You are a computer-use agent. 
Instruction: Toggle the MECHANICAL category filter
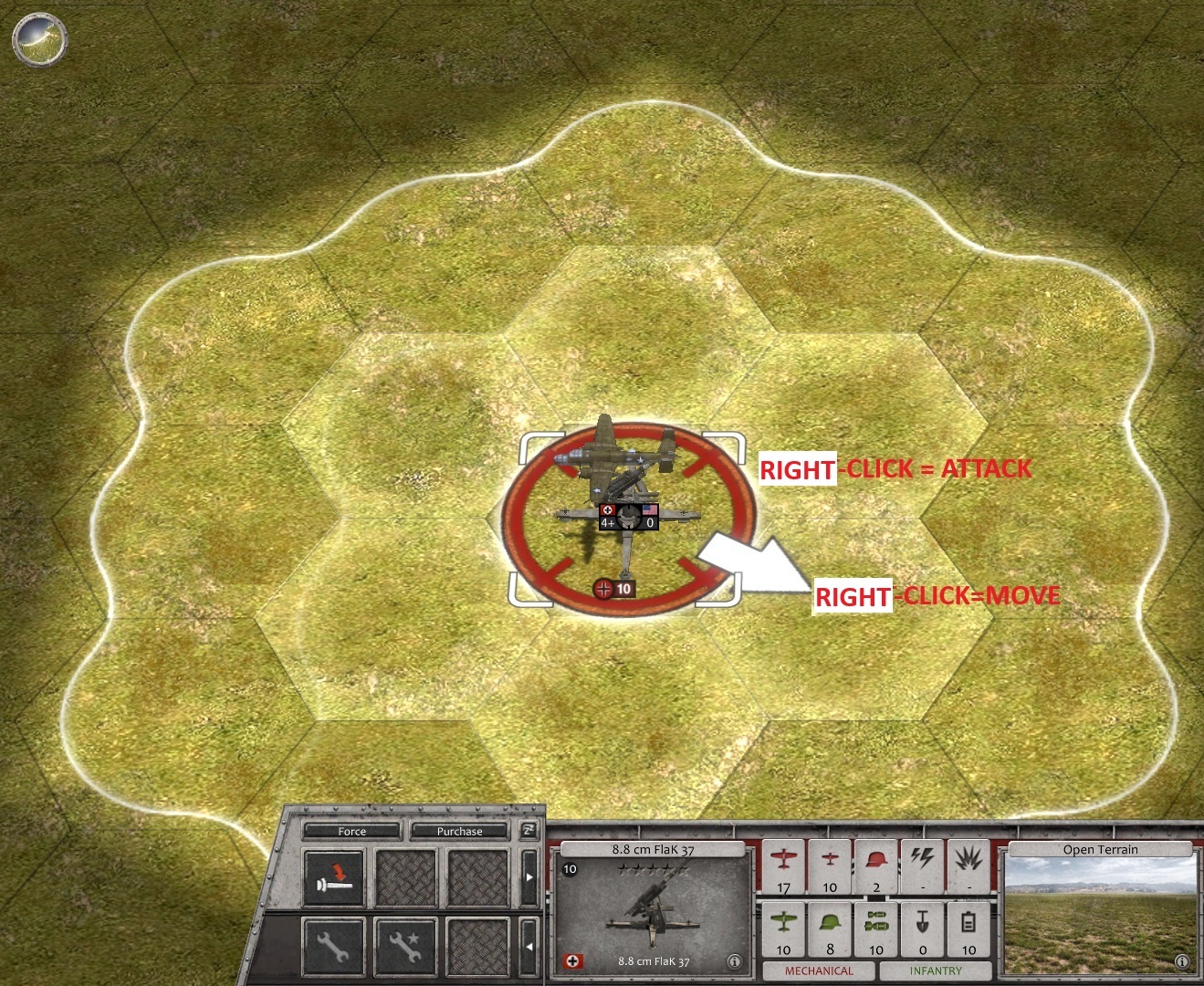point(820,969)
